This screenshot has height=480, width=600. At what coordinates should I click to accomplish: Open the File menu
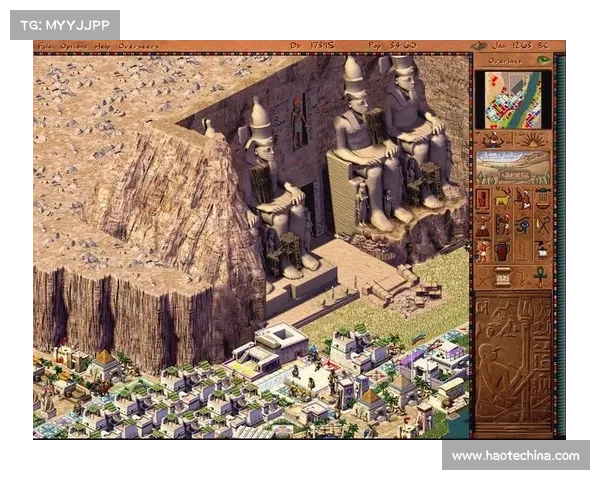44,46
